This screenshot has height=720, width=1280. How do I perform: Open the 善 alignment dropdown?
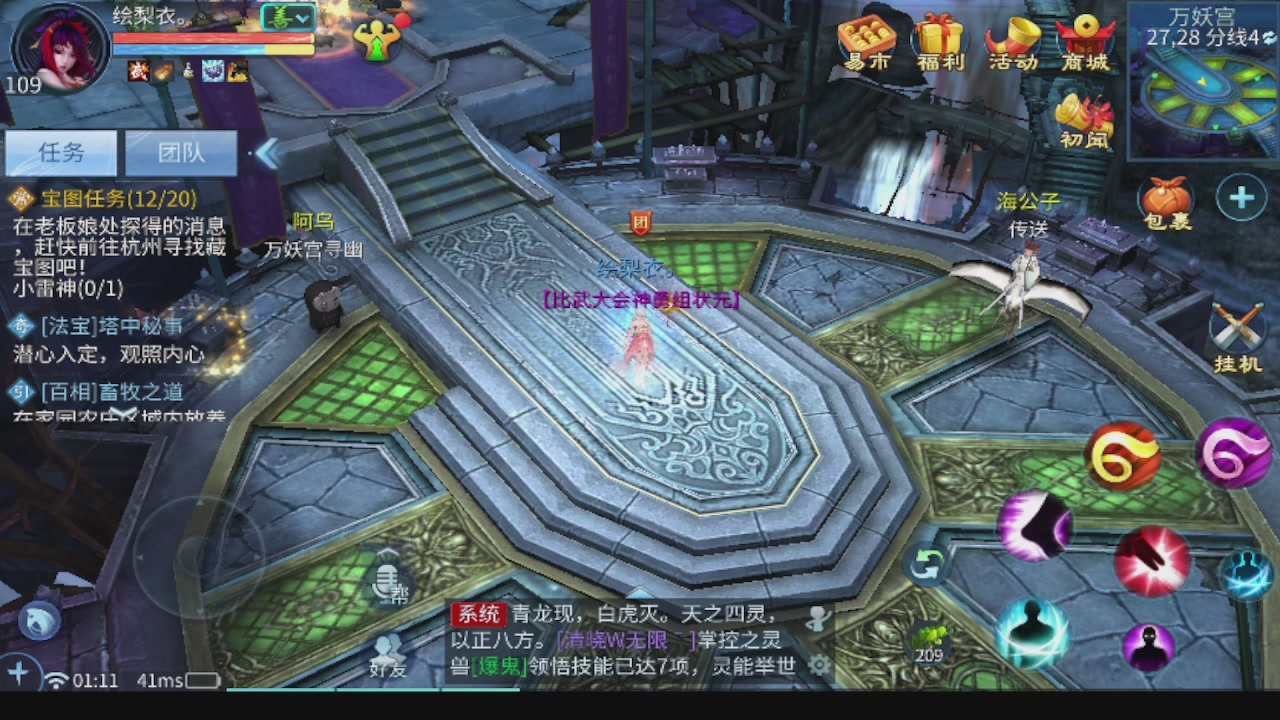point(287,18)
